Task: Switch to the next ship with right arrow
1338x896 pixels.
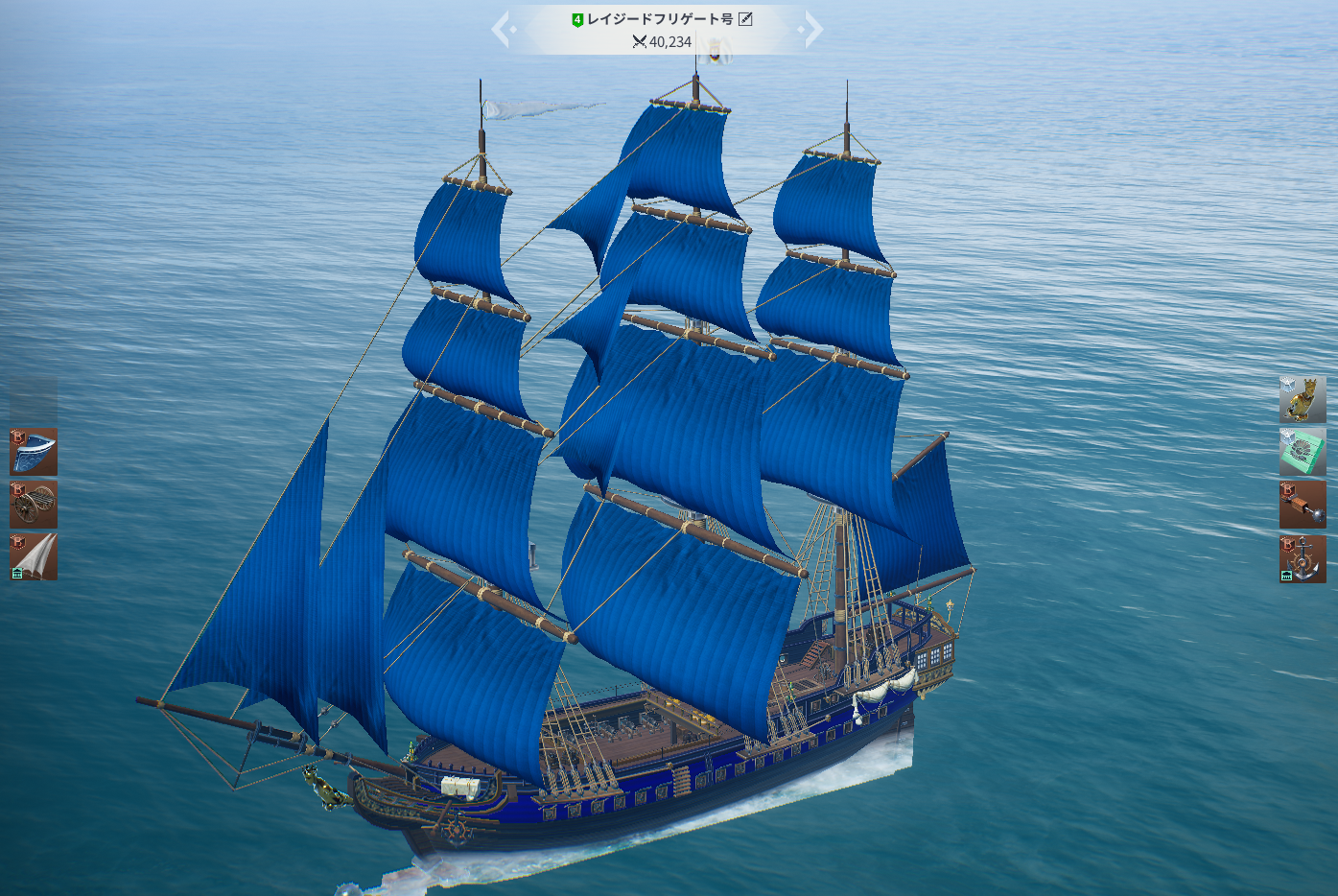Action: (x=813, y=30)
